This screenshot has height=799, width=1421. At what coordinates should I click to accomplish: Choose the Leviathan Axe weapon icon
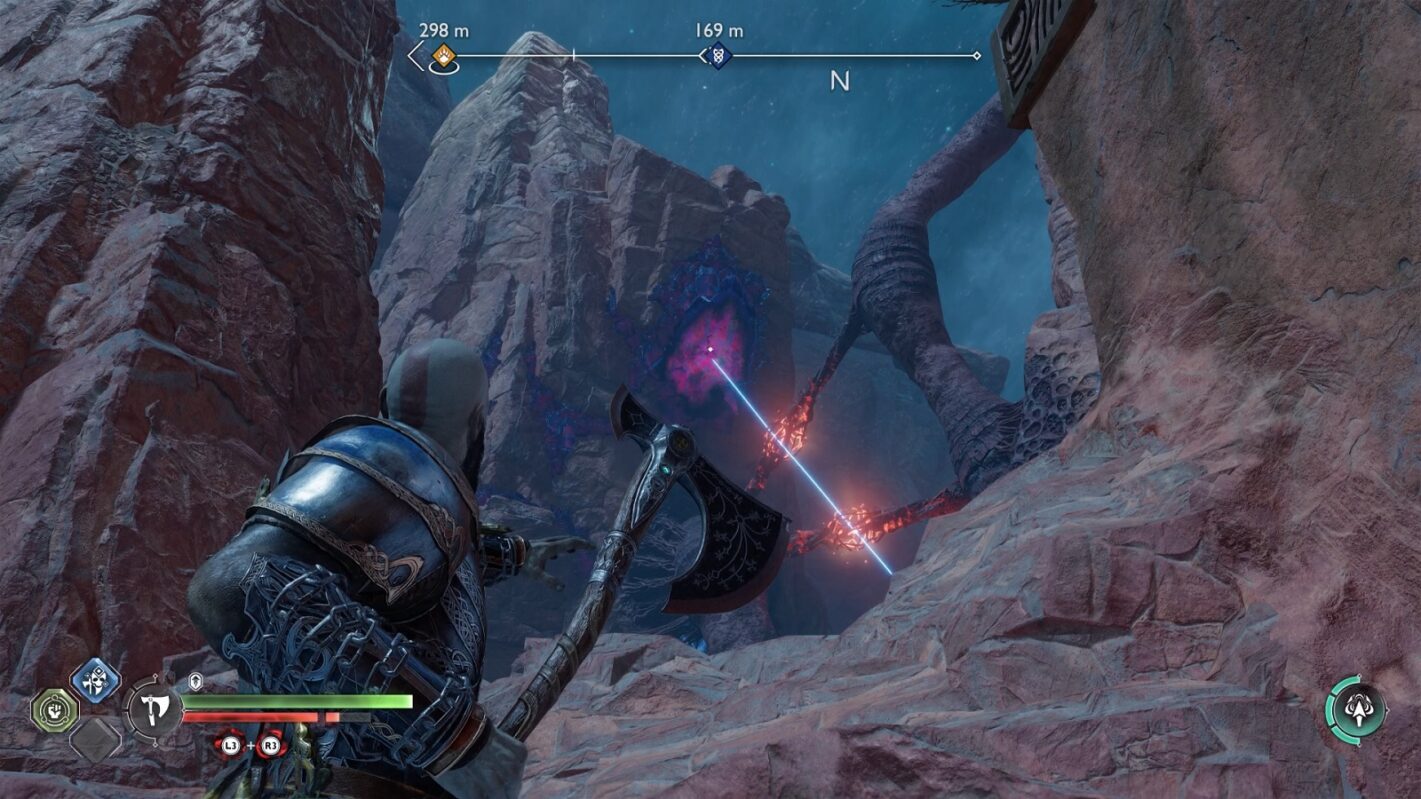pyautogui.click(x=153, y=709)
